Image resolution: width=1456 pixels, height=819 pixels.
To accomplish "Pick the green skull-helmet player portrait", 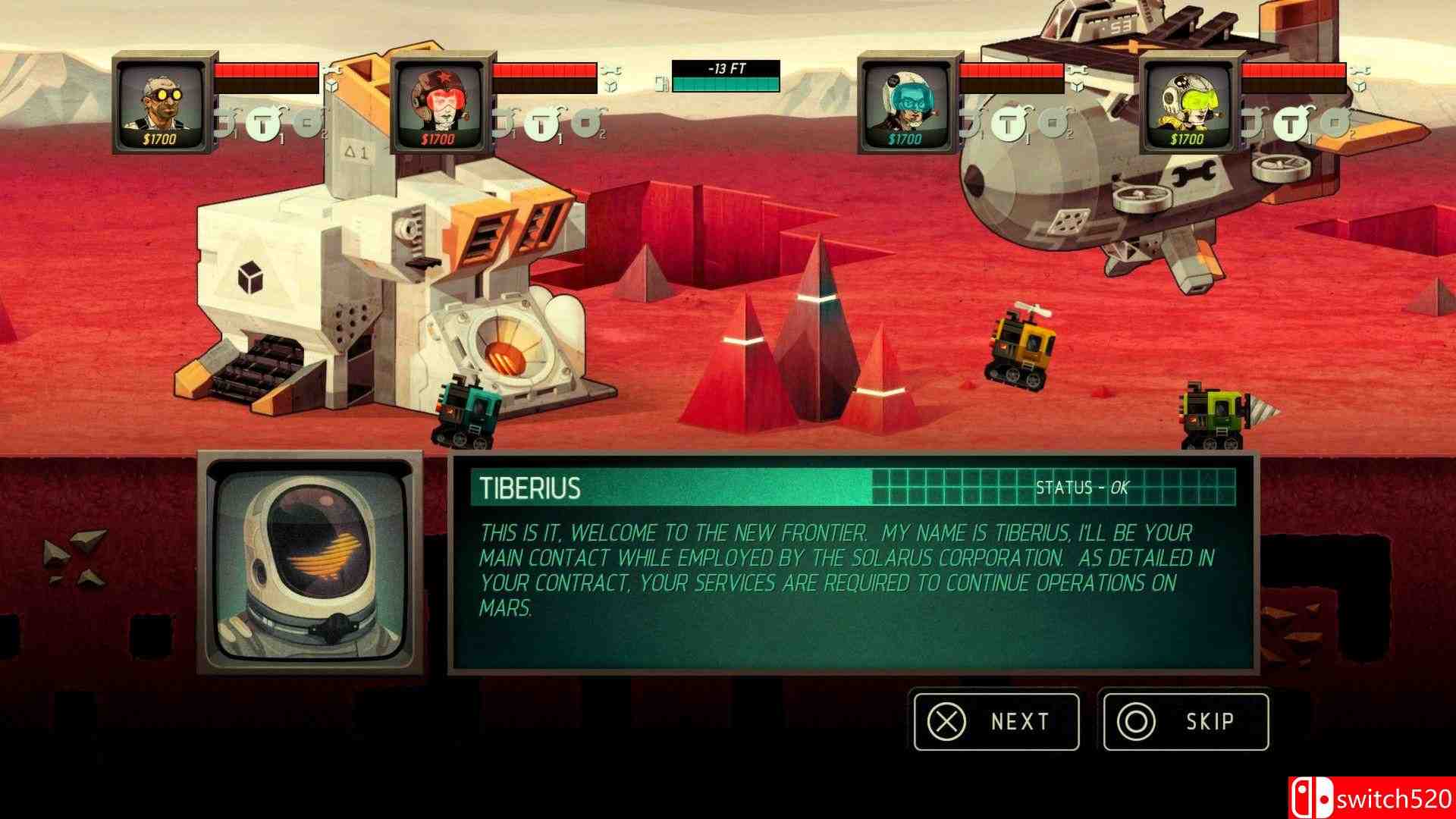I will tap(1188, 104).
